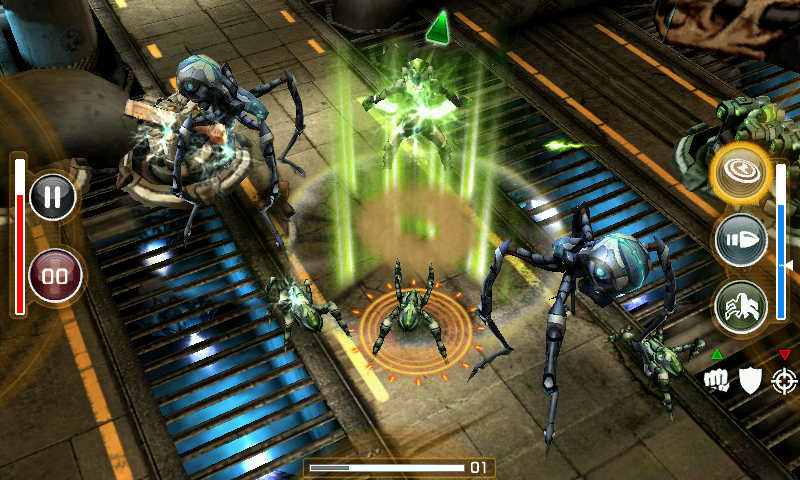Image resolution: width=800 pixels, height=480 pixels.
Task: Pause the game with the pause button
Action: pyautogui.click(x=53, y=196)
